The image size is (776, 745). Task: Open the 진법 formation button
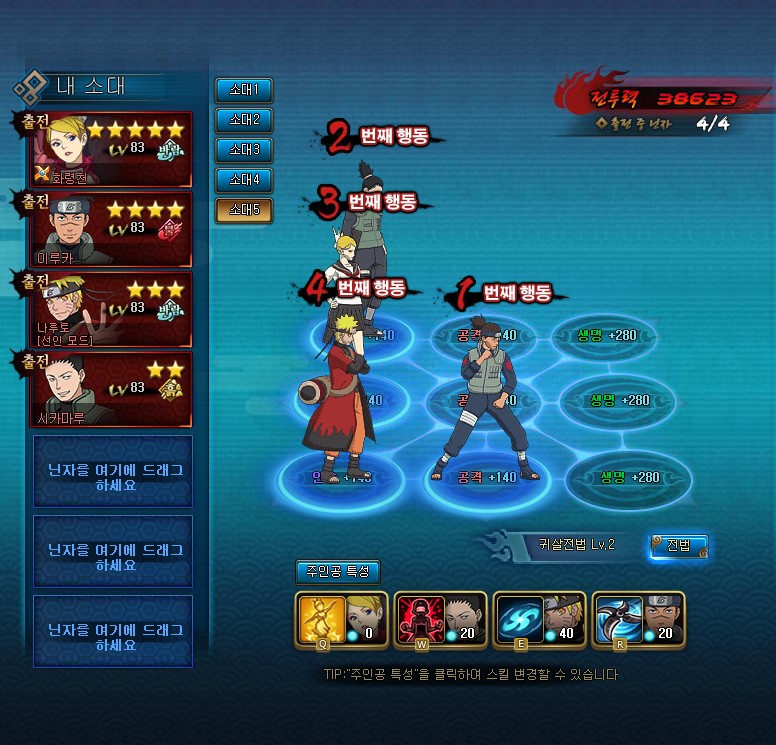[x=678, y=545]
